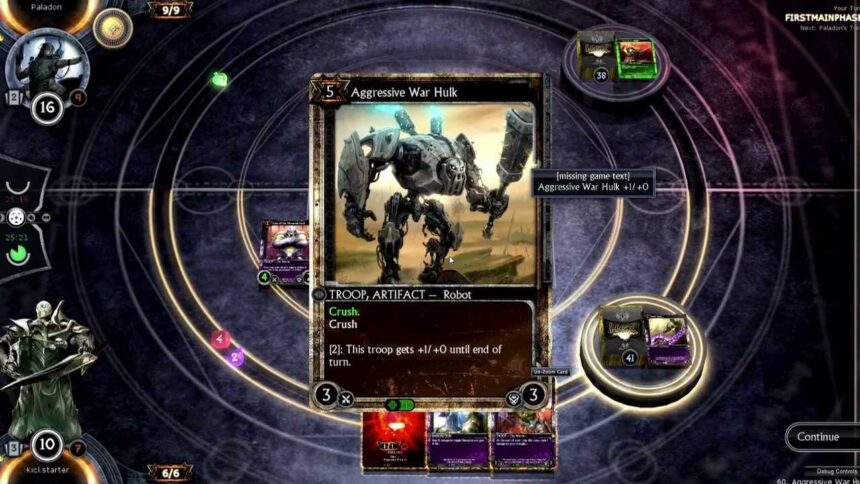
Task: Open the Debug Controls panel
Action: [x=830, y=470]
